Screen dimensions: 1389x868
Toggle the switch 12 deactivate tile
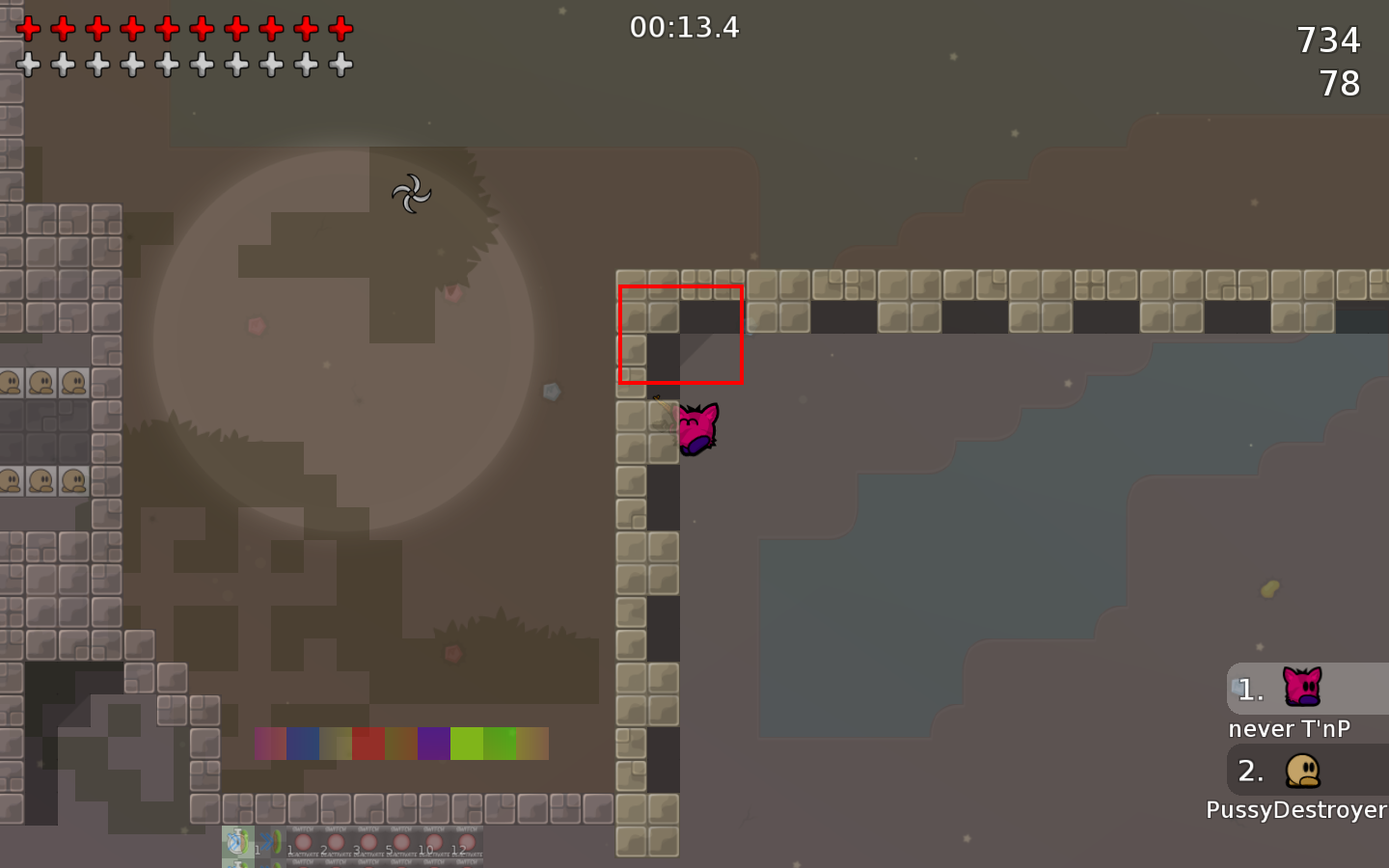466,842
